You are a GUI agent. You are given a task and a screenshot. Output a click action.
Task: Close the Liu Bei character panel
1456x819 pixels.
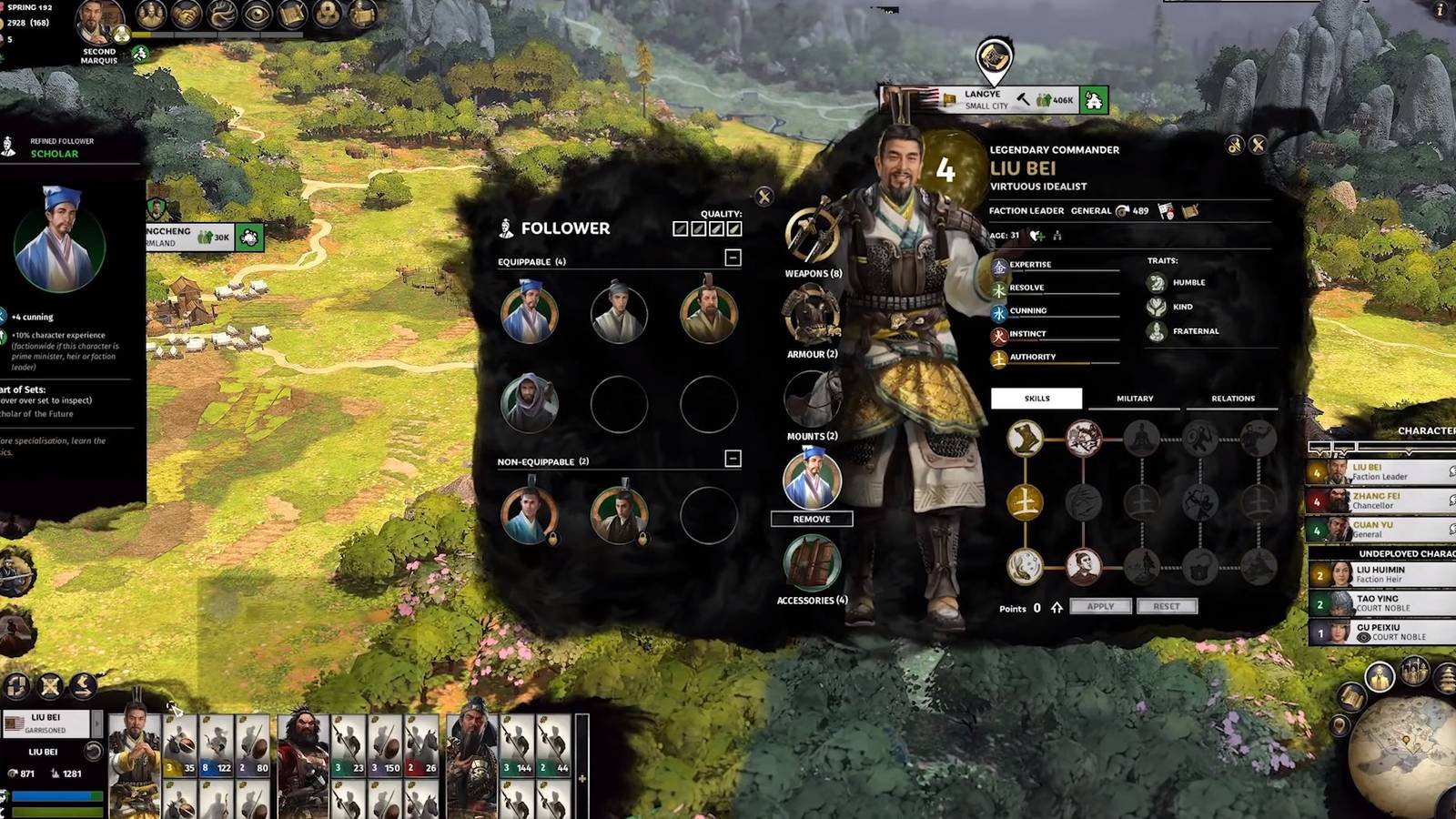[x=1258, y=145]
